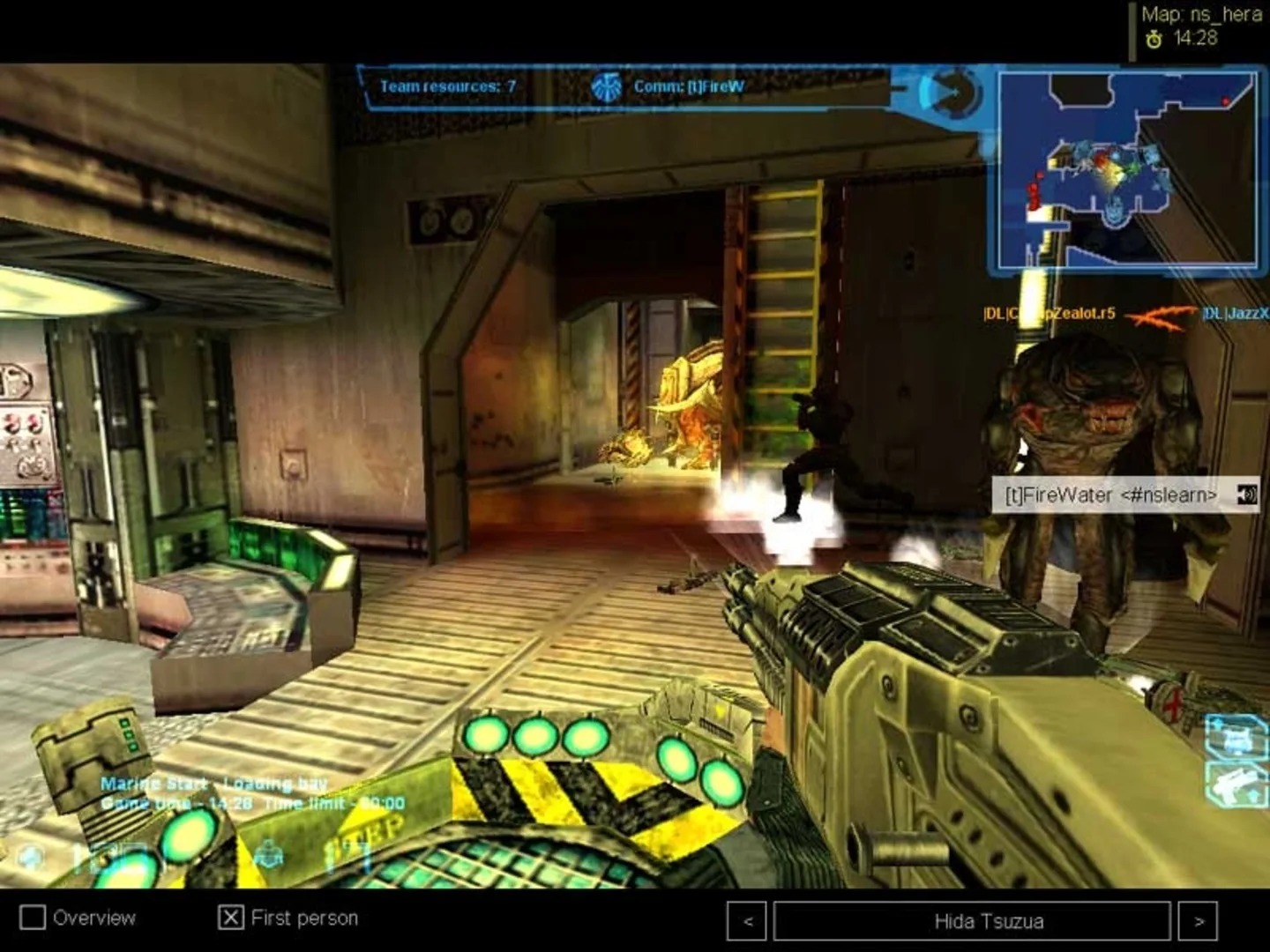Click the team shield emblem beside Comm: [t]FireW
The height and width of the screenshot is (952, 1270).
pyautogui.click(x=609, y=86)
